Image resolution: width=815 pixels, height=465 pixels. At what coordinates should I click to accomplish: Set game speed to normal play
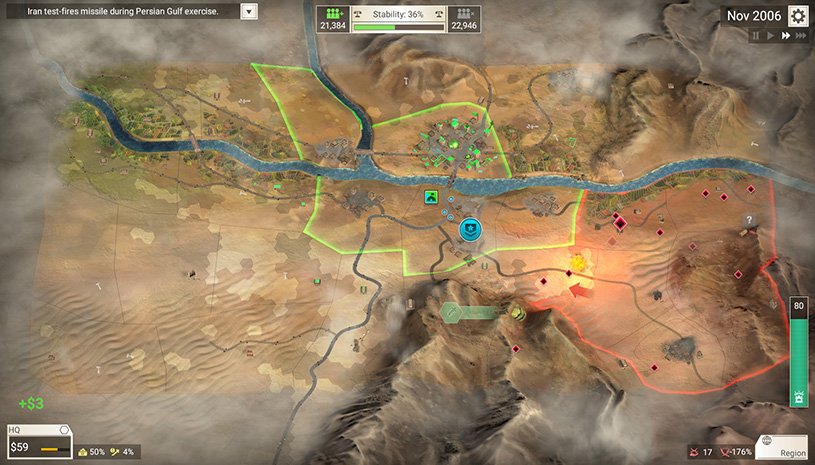click(x=771, y=36)
